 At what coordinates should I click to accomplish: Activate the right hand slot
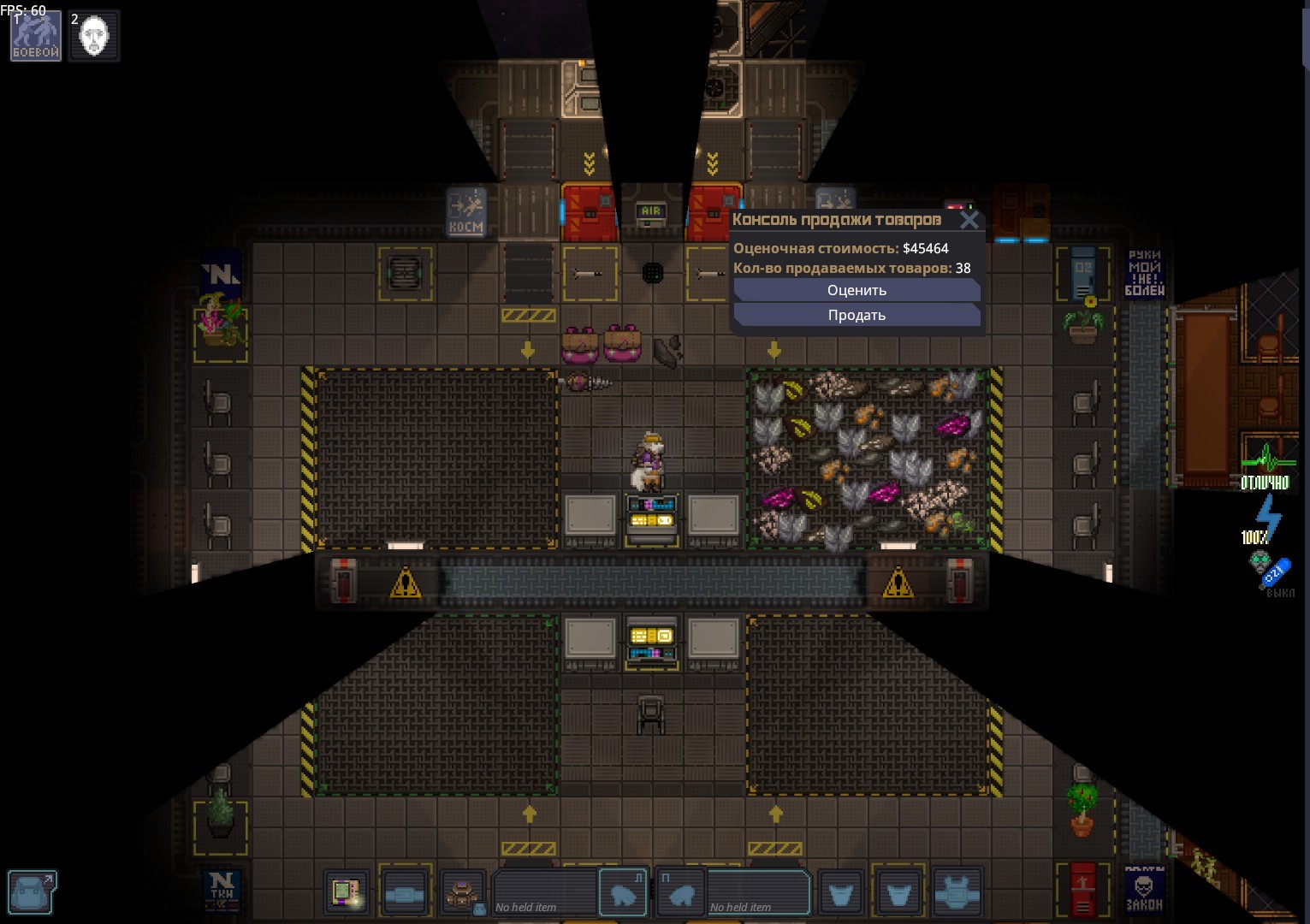(x=682, y=893)
